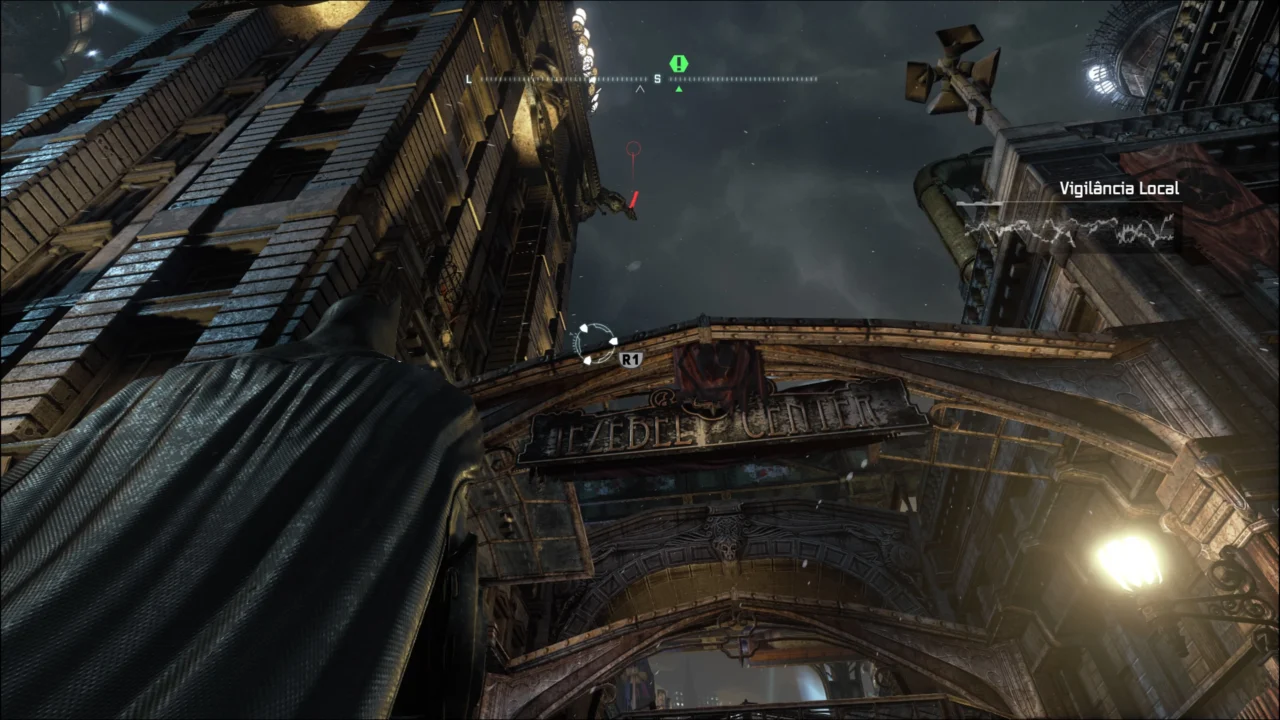The height and width of the screenshot is (720, 1280).
Task: Click the lower-left arrow on the scan circle
Action: [587, 360]
